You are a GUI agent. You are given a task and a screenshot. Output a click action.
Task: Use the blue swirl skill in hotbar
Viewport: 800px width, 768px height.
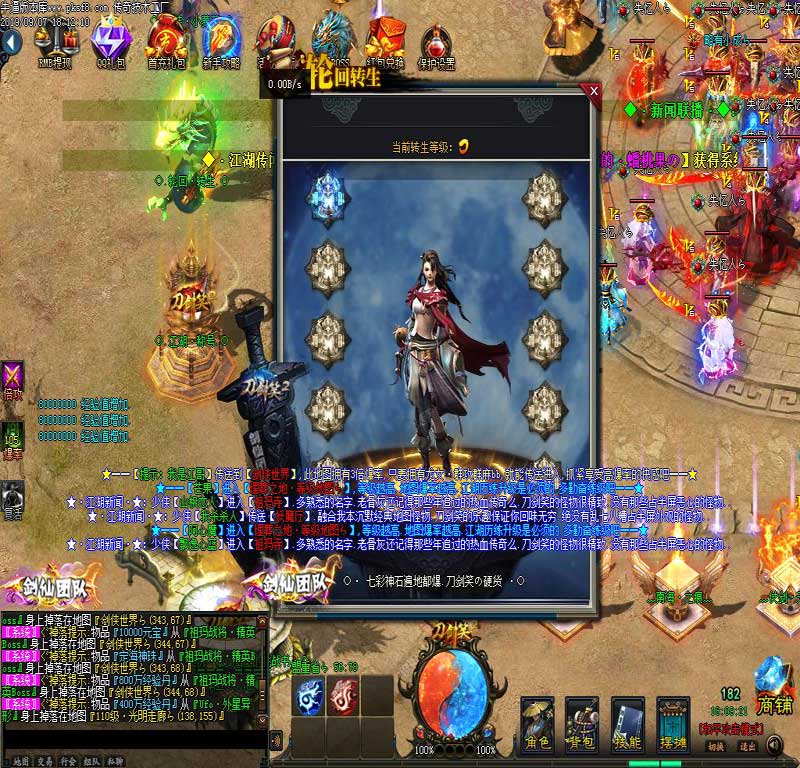pyautogui.click(x=310, y=694)
